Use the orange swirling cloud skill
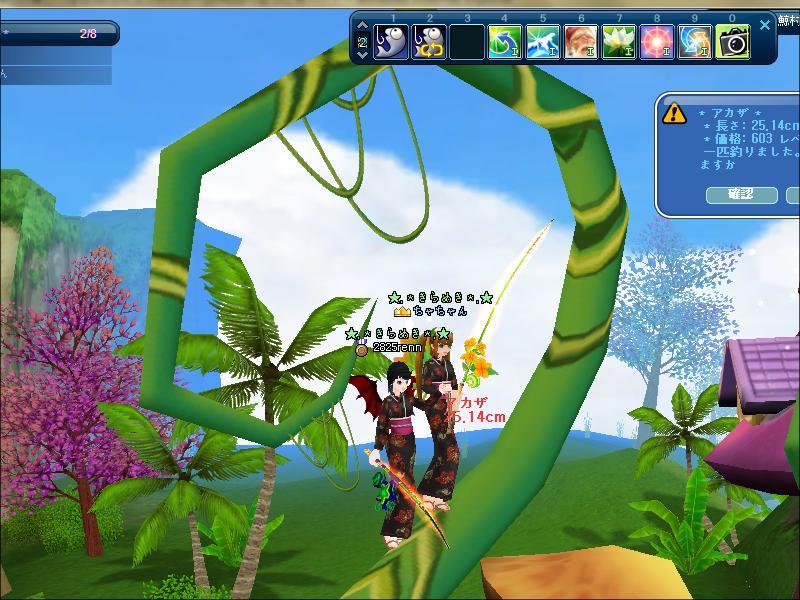 (581, 43)
